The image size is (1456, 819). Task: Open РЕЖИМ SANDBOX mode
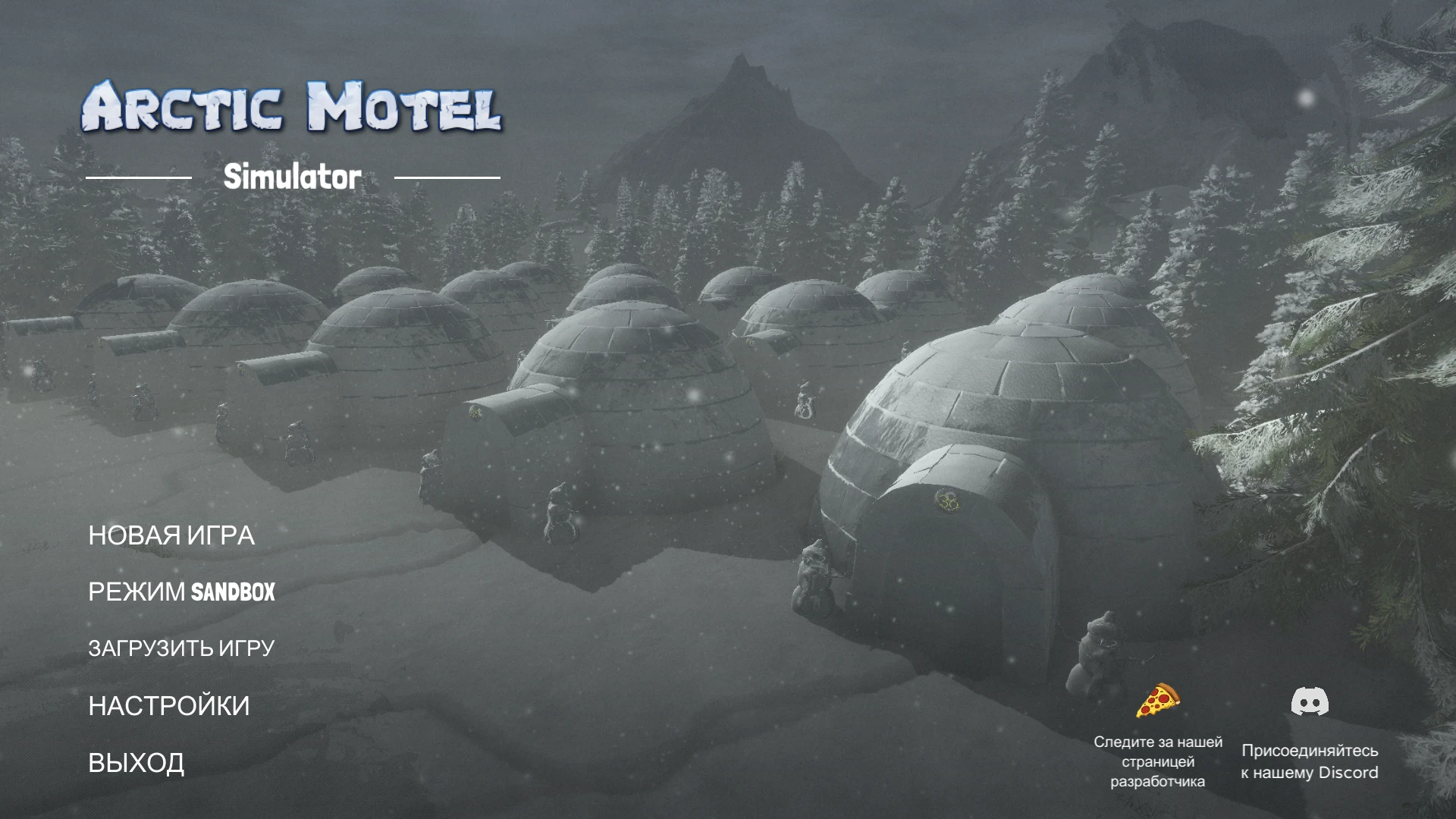(x=182, y=593)
